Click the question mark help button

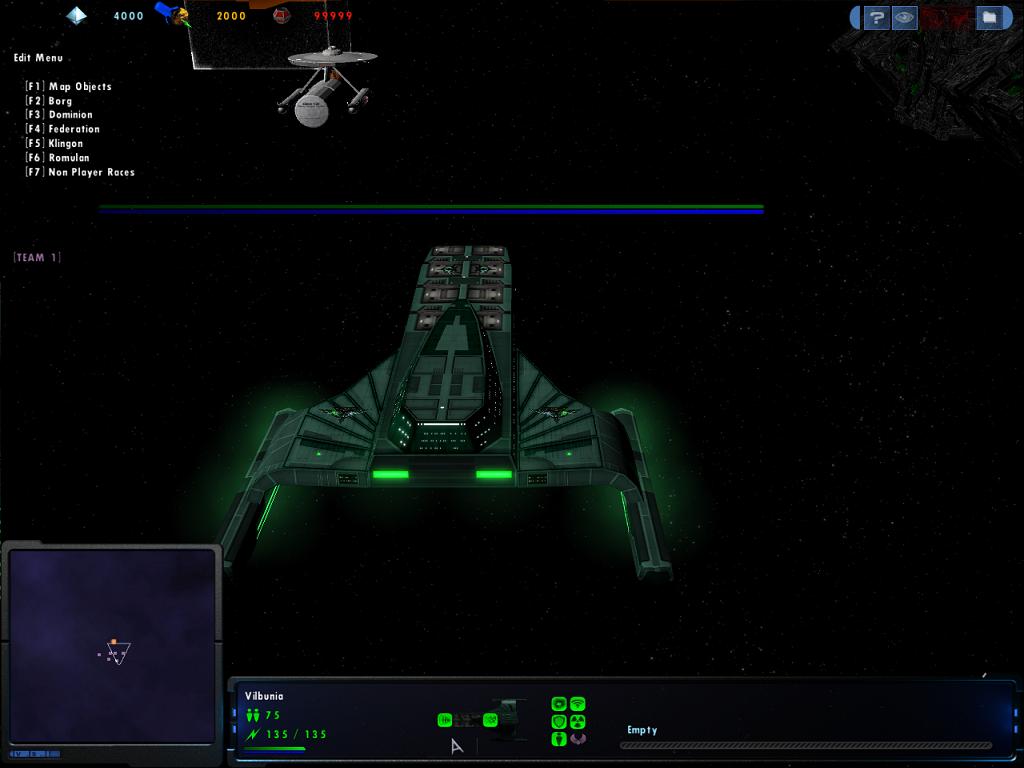(876, 17)
